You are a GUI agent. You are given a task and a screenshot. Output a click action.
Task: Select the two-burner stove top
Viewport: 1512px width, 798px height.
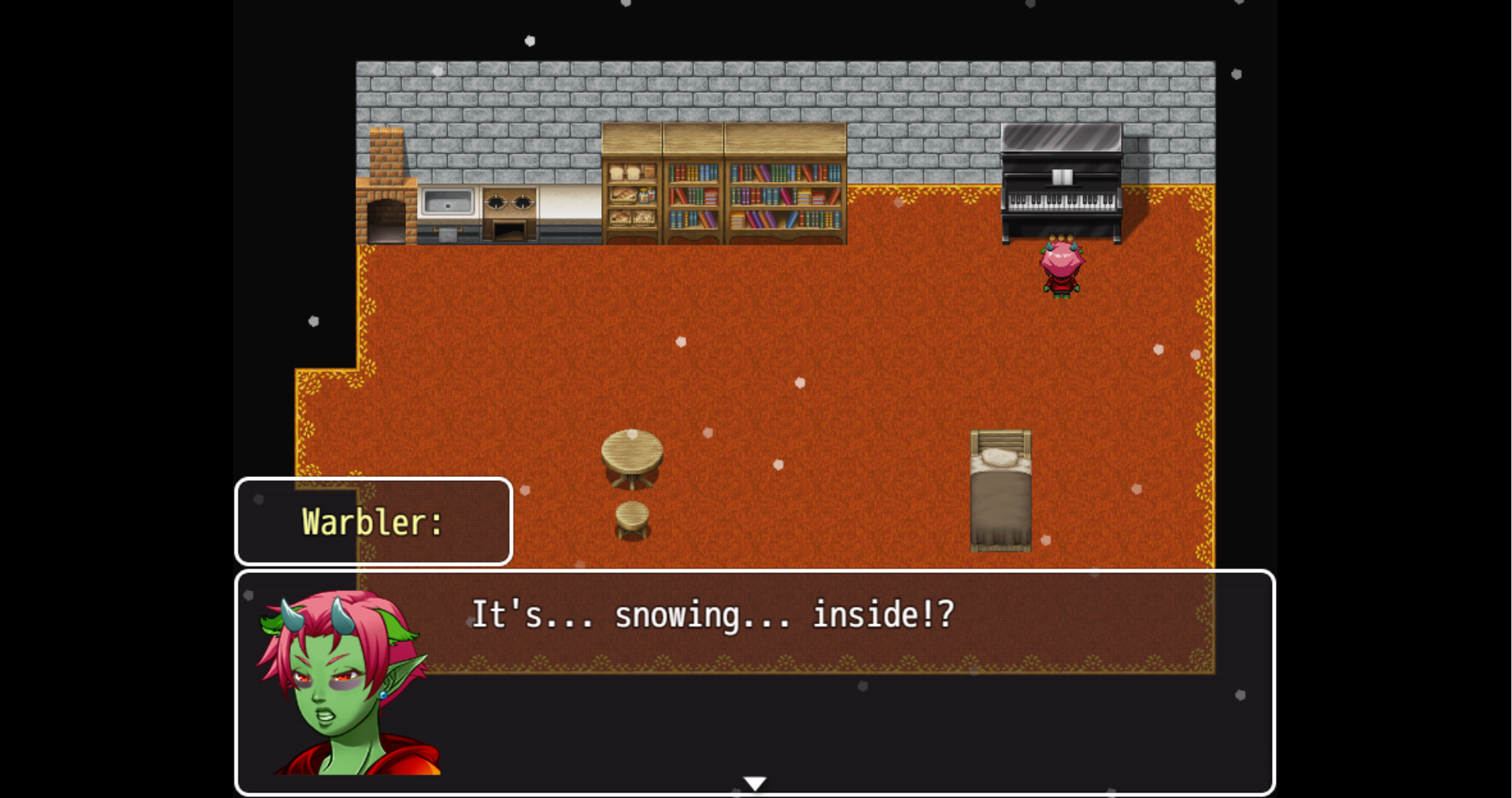pyautogui.click(x=506, y=202)
